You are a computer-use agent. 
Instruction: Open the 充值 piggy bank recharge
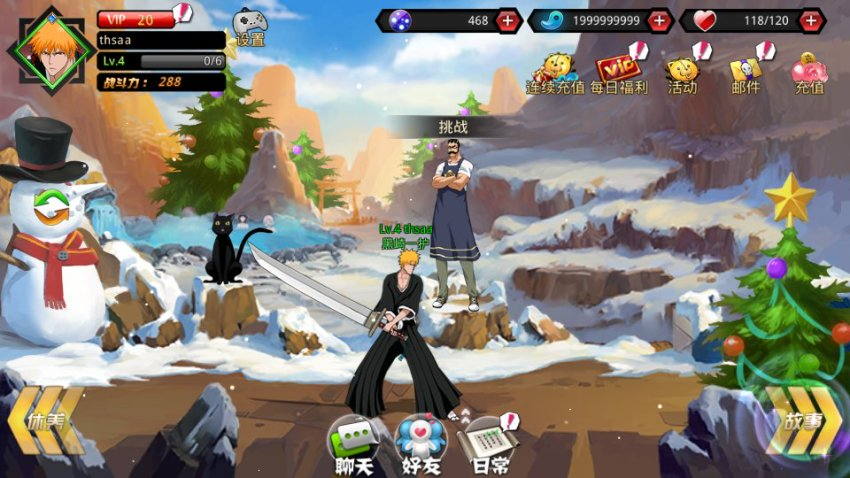click(x=809, y=72)
